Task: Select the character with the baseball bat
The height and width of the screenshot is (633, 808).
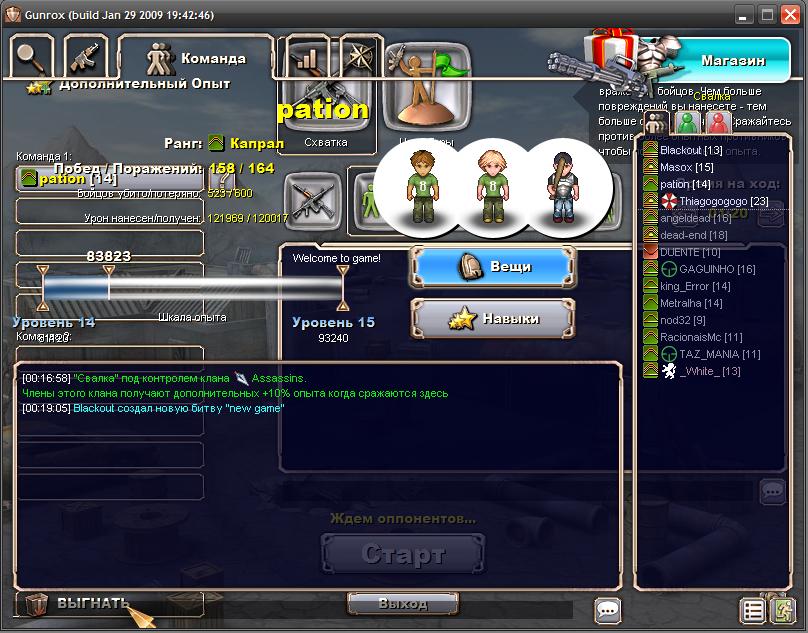Action: point(556,185)
